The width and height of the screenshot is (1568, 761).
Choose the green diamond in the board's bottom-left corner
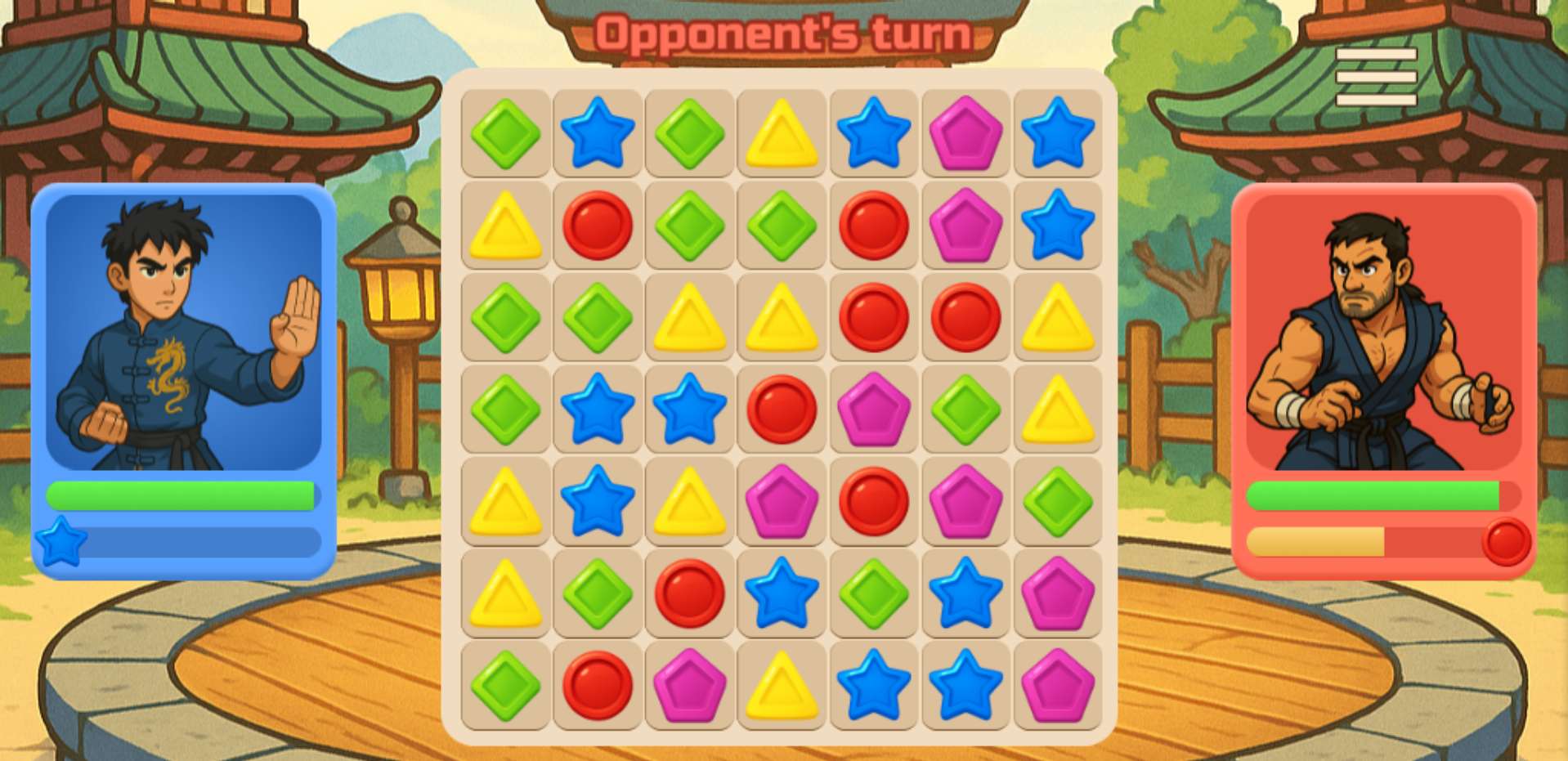pos(505,685)
